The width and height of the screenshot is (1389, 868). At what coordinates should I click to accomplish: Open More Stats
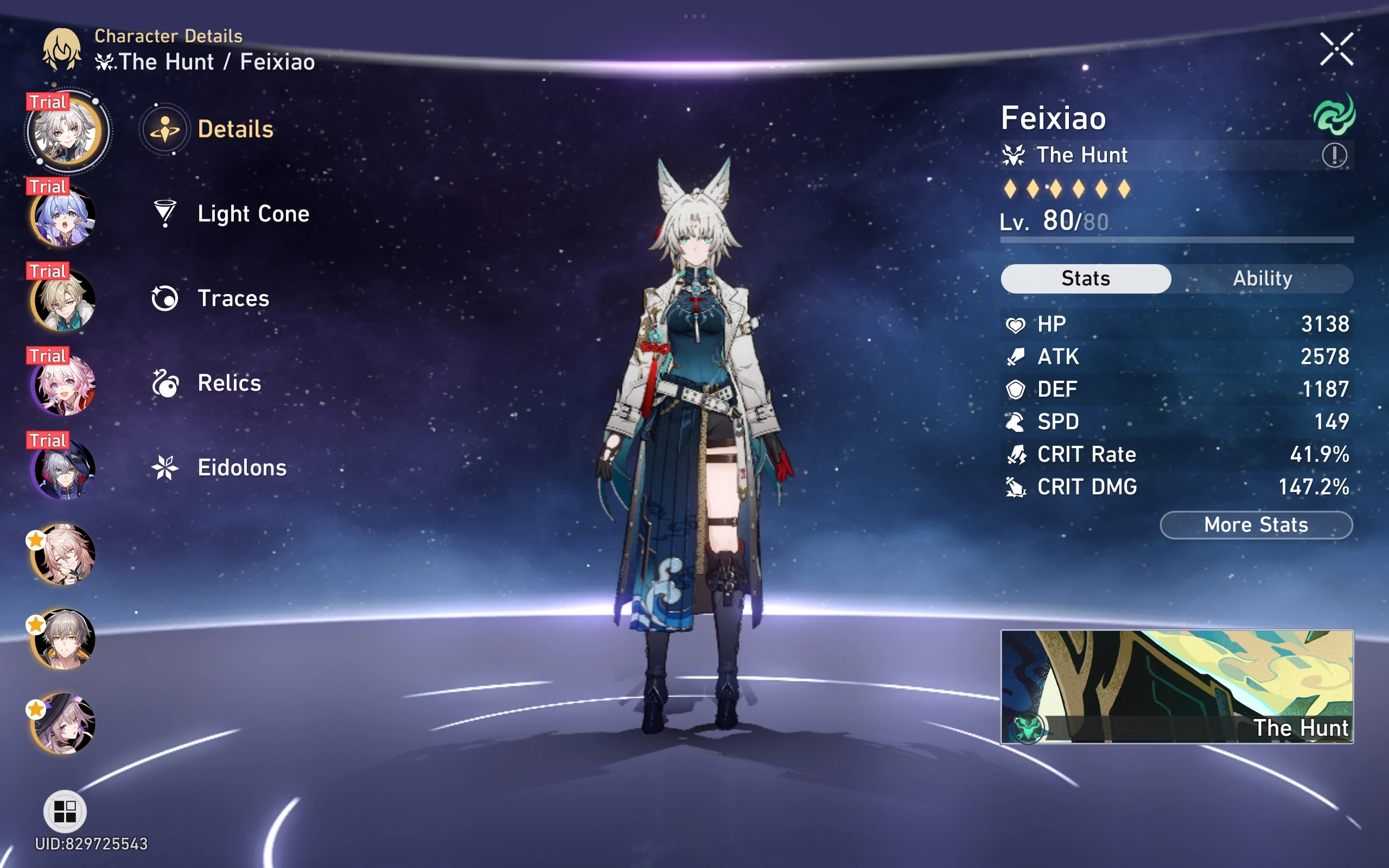pos(1256,524)
